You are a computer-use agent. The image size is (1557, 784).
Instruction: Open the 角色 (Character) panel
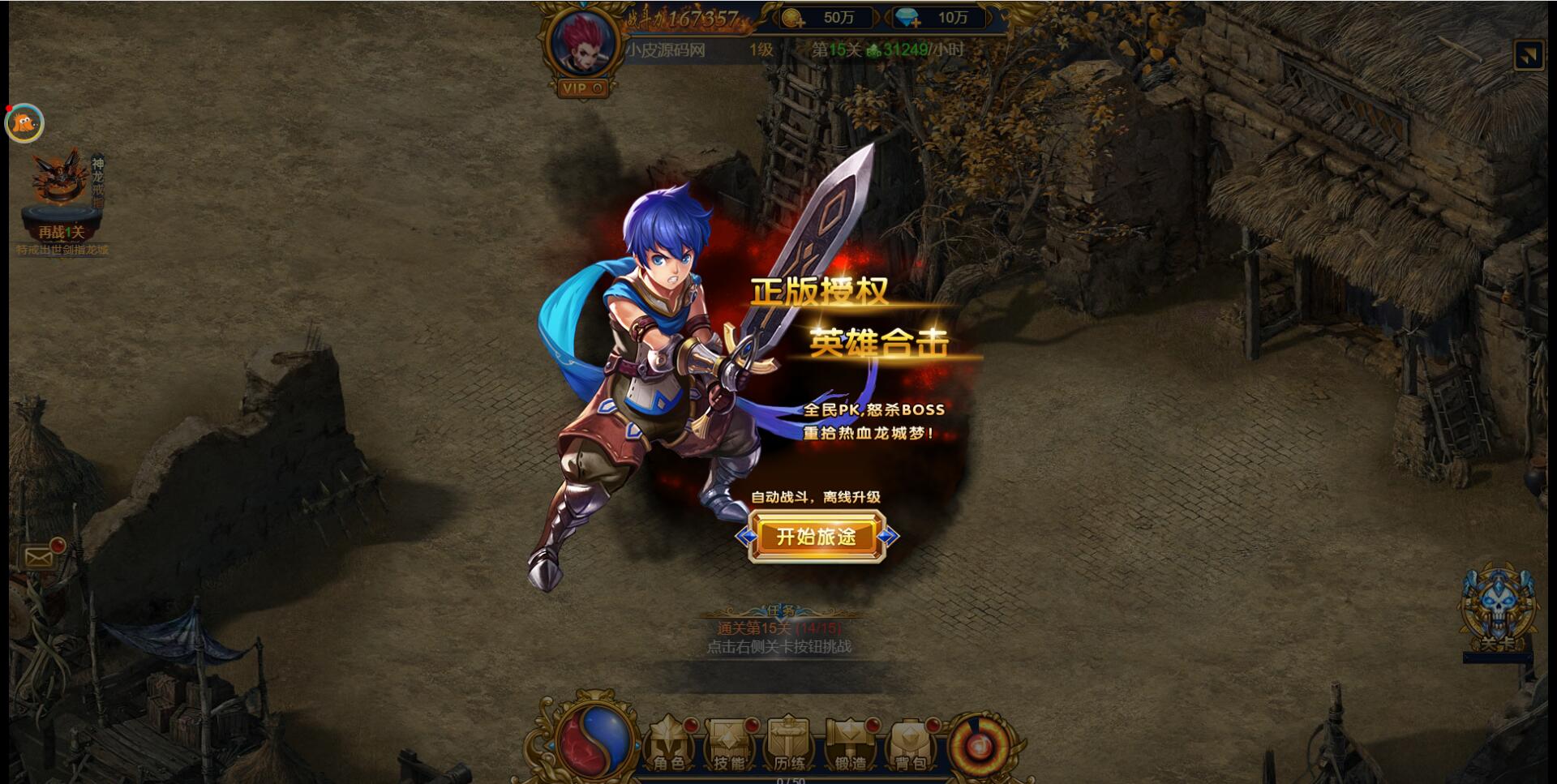point(671,742)
